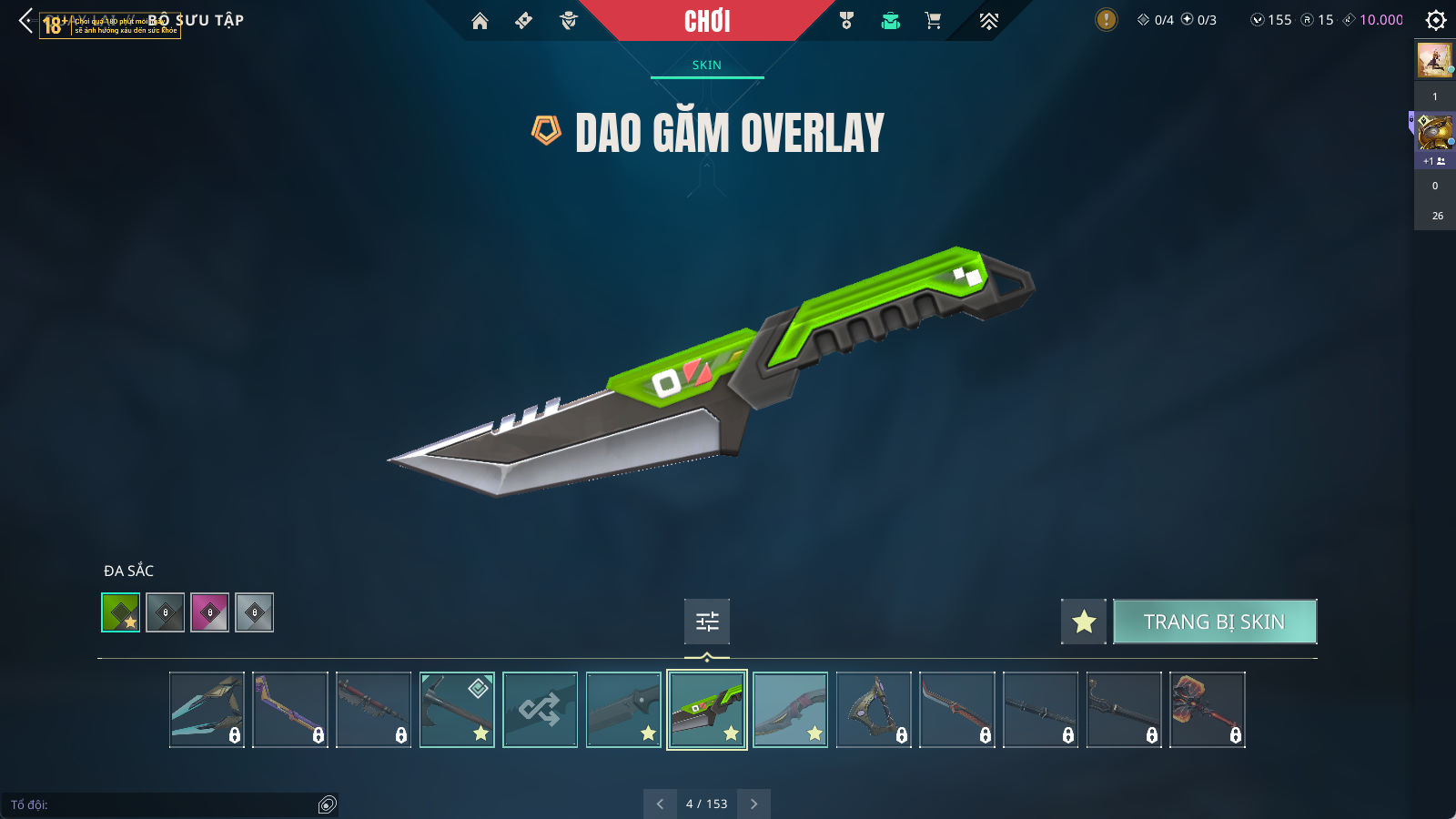Open the settings gear icon
The width and height of the screenshot is (1456, 819).
click(1435, 20)
